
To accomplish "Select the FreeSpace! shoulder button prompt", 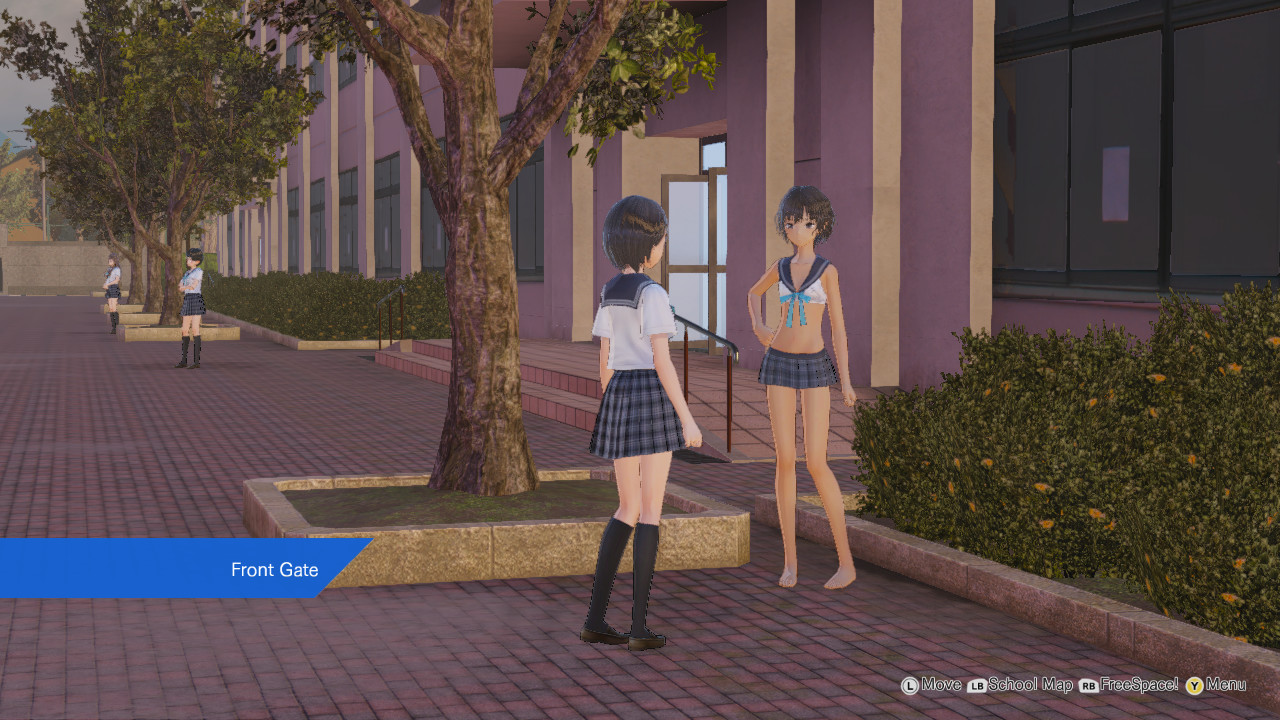I will (1088, 686).
